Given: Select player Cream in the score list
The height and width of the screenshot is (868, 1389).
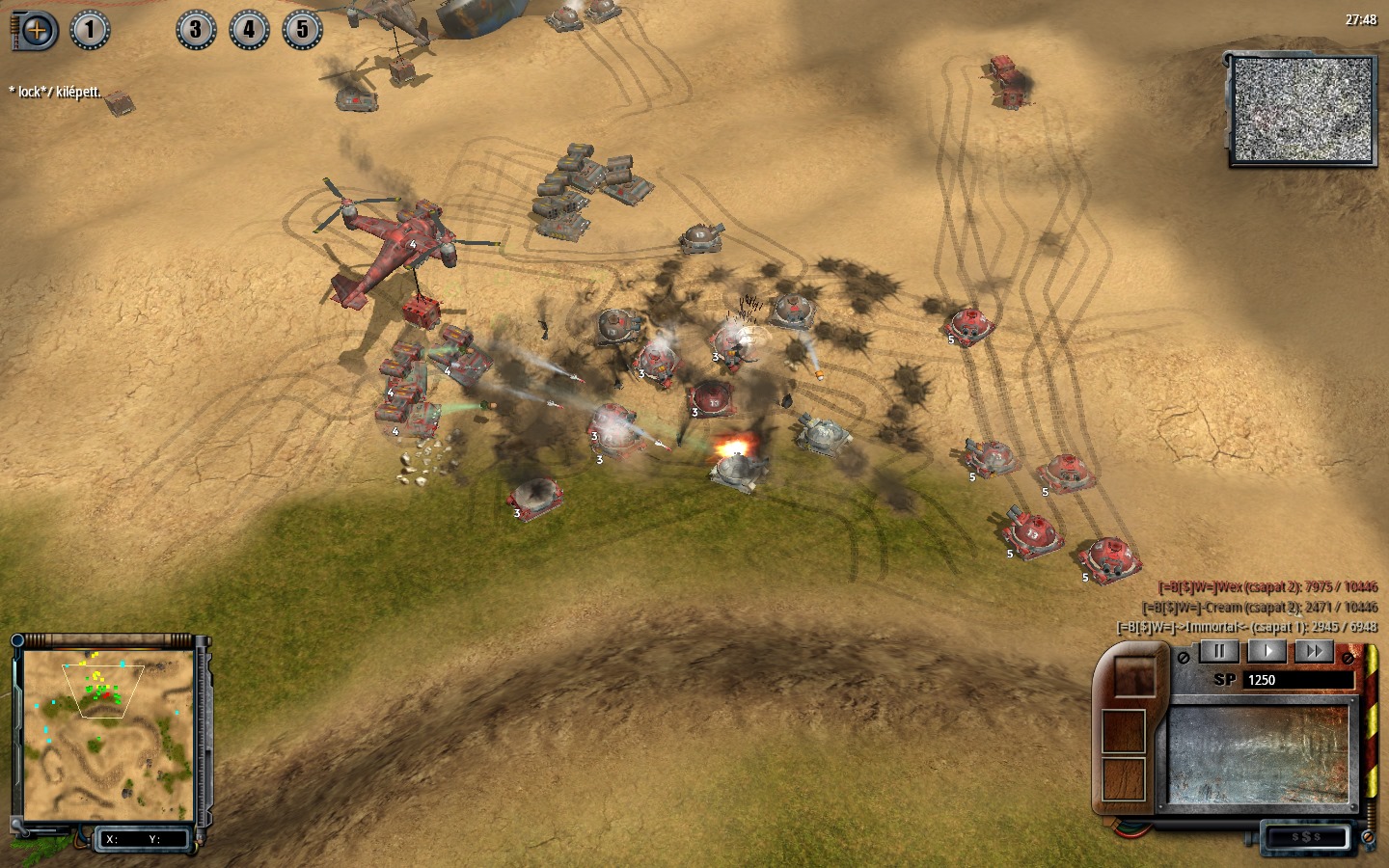Looking at the screenshot, I should pos(1260,608).
